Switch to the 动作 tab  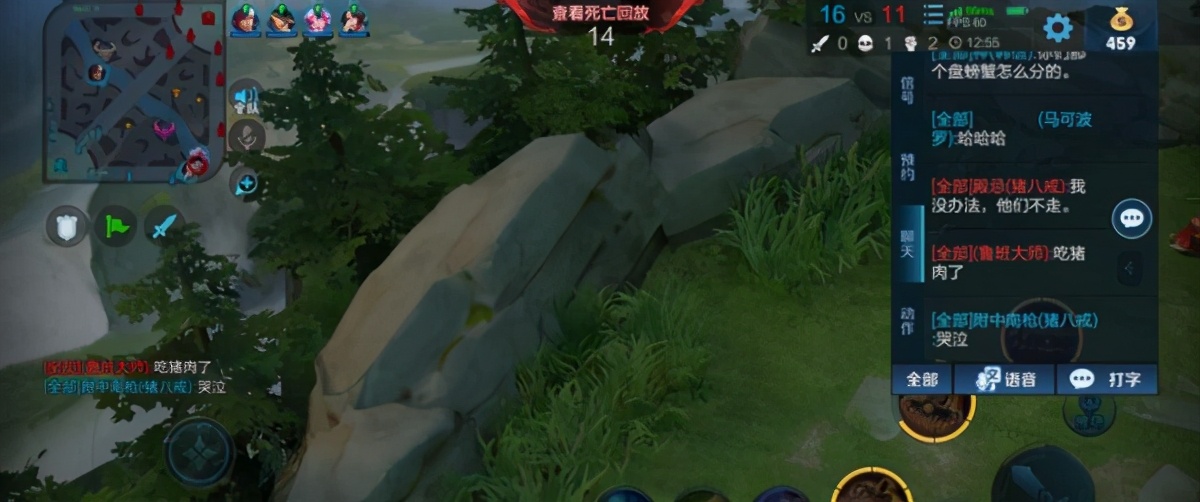906,320
